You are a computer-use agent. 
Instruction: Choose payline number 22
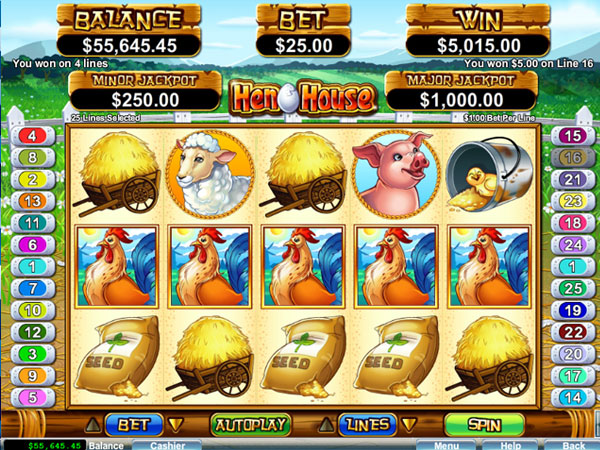[573, 332]
